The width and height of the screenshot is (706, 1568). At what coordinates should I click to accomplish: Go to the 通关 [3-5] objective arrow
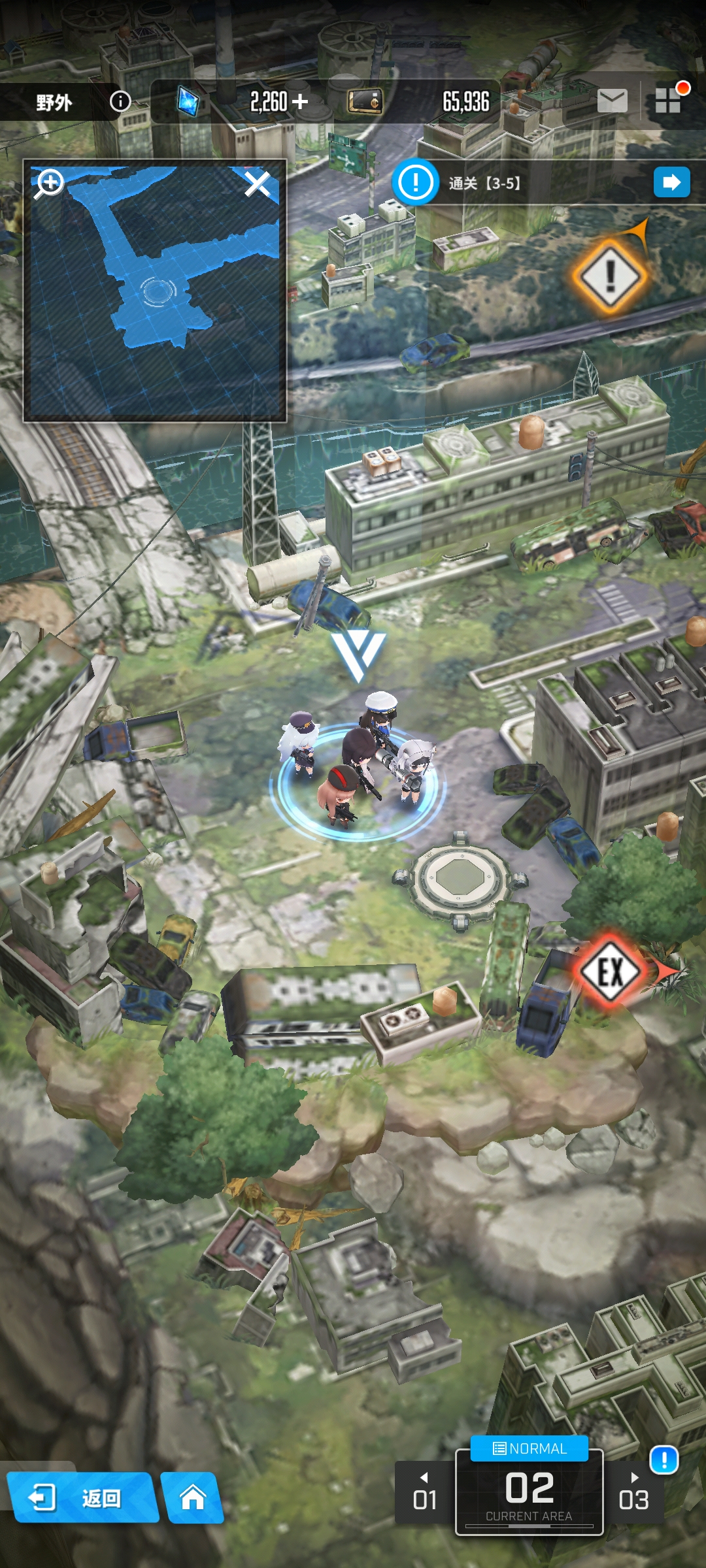pyautogui.click(x=671, y=182)
